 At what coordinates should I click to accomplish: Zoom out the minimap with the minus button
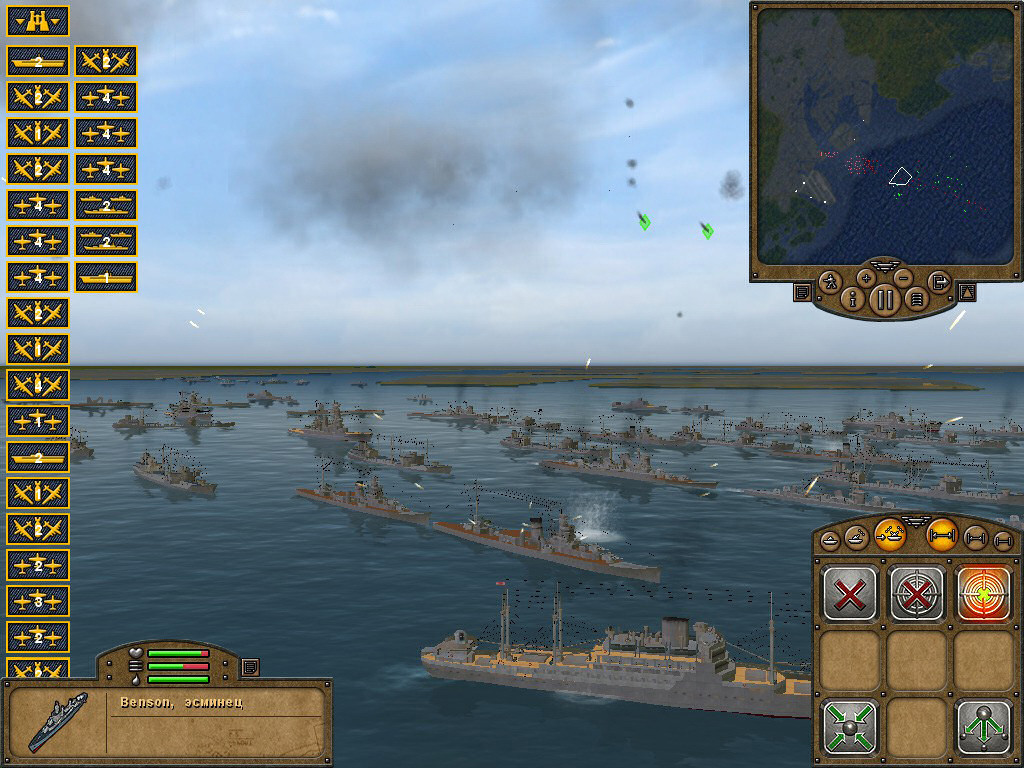click(903, 277)
